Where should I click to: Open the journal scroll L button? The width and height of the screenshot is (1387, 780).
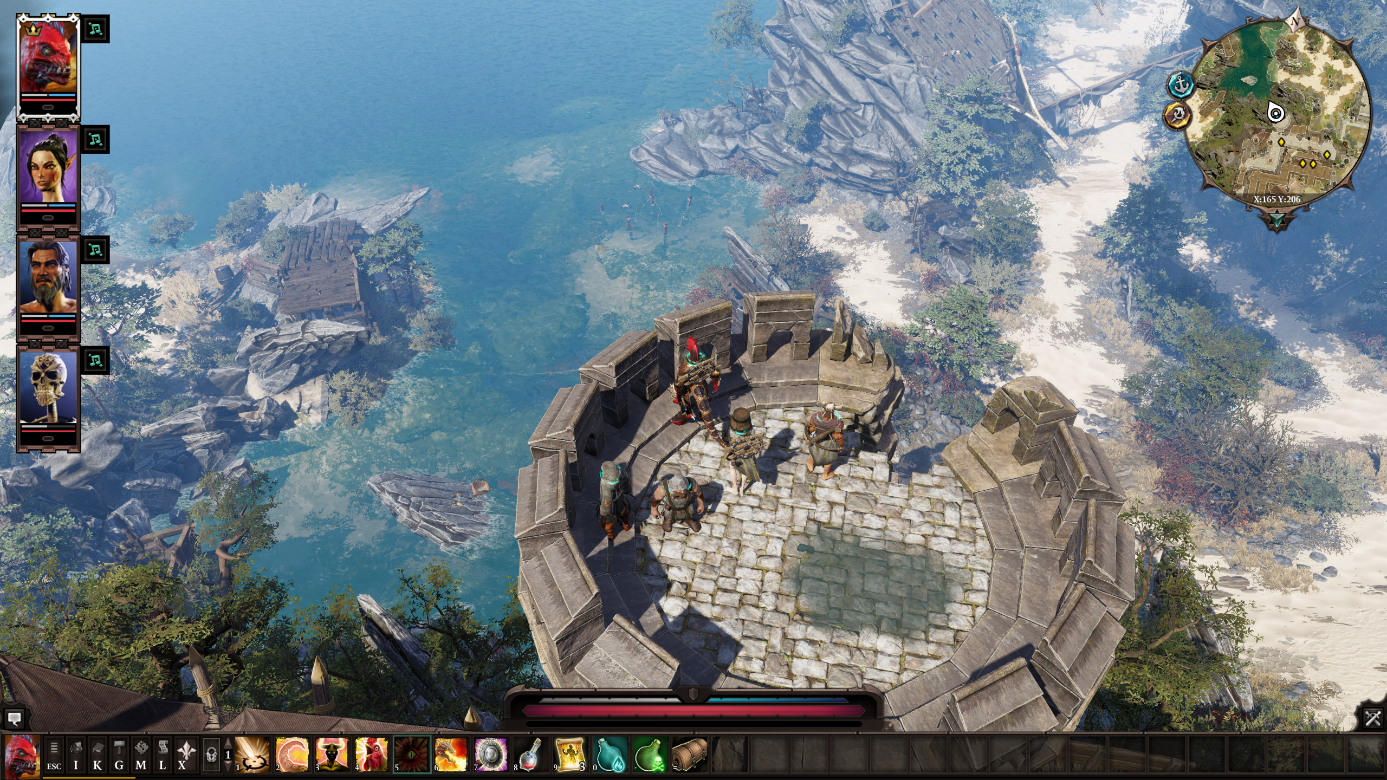[x=162, y=753]
